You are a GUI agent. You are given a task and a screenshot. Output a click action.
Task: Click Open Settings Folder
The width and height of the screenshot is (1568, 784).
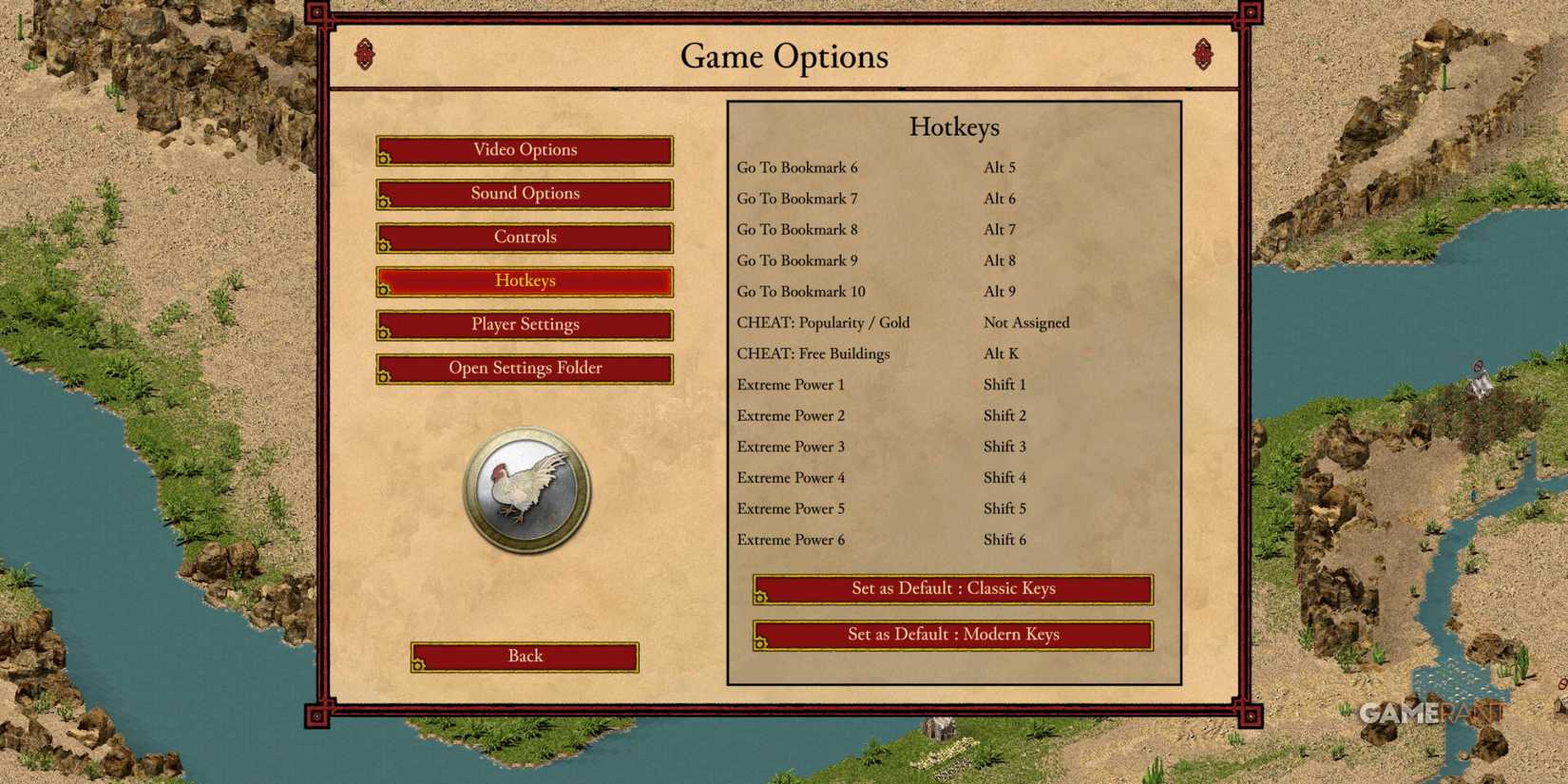(x=524, y=368)
